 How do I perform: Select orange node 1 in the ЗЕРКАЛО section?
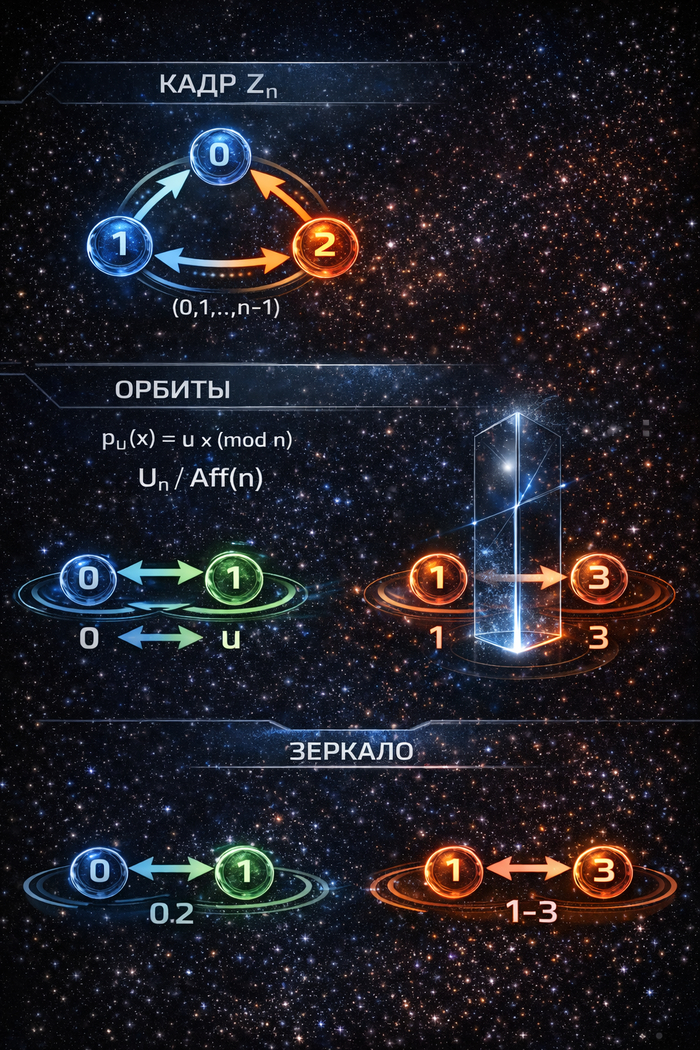click(x=453, y=871)
